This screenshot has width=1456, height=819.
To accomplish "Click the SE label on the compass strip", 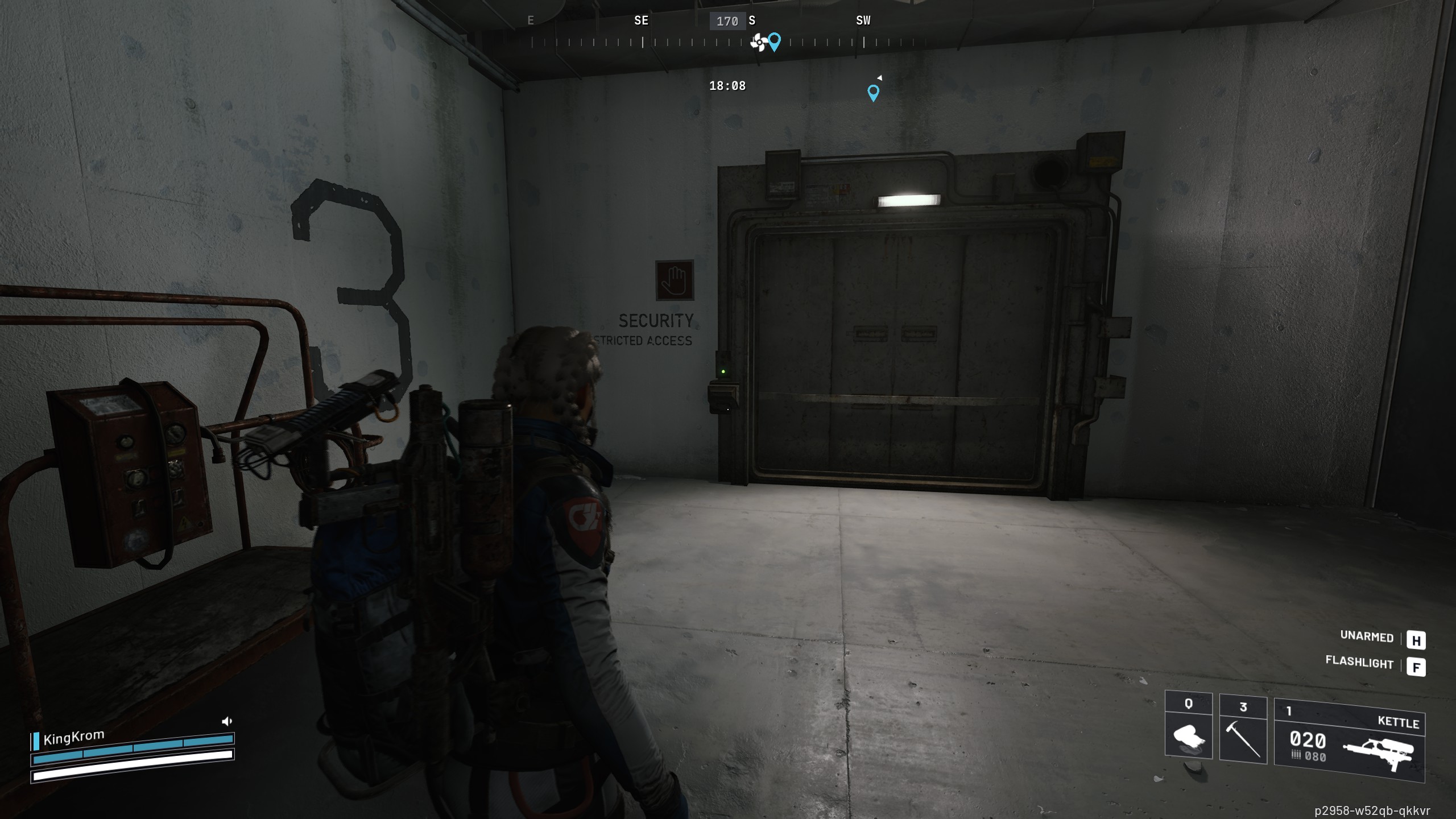I will (641, 20).
